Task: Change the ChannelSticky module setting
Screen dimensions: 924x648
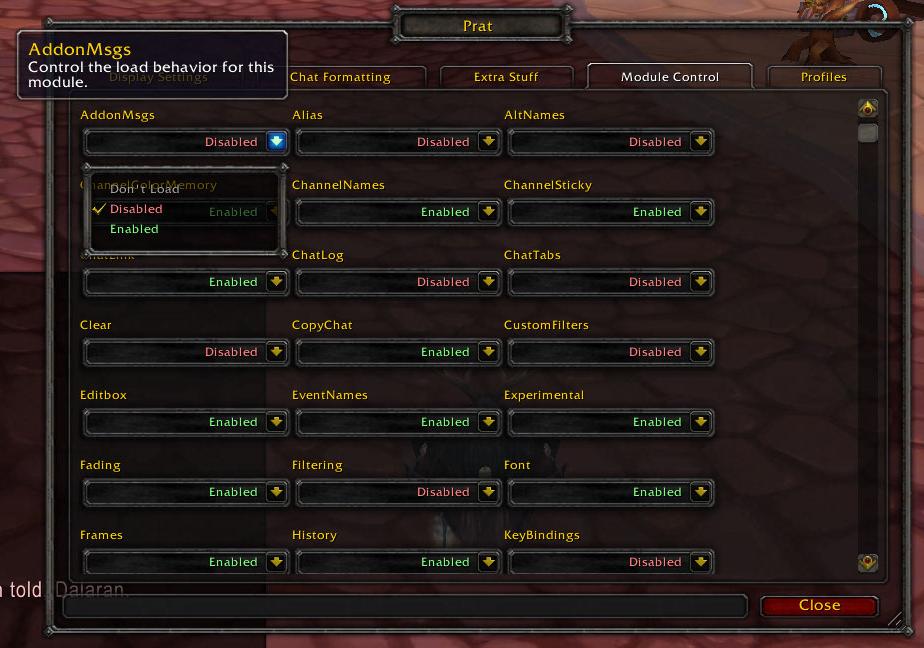Action: tap(700, 212)
